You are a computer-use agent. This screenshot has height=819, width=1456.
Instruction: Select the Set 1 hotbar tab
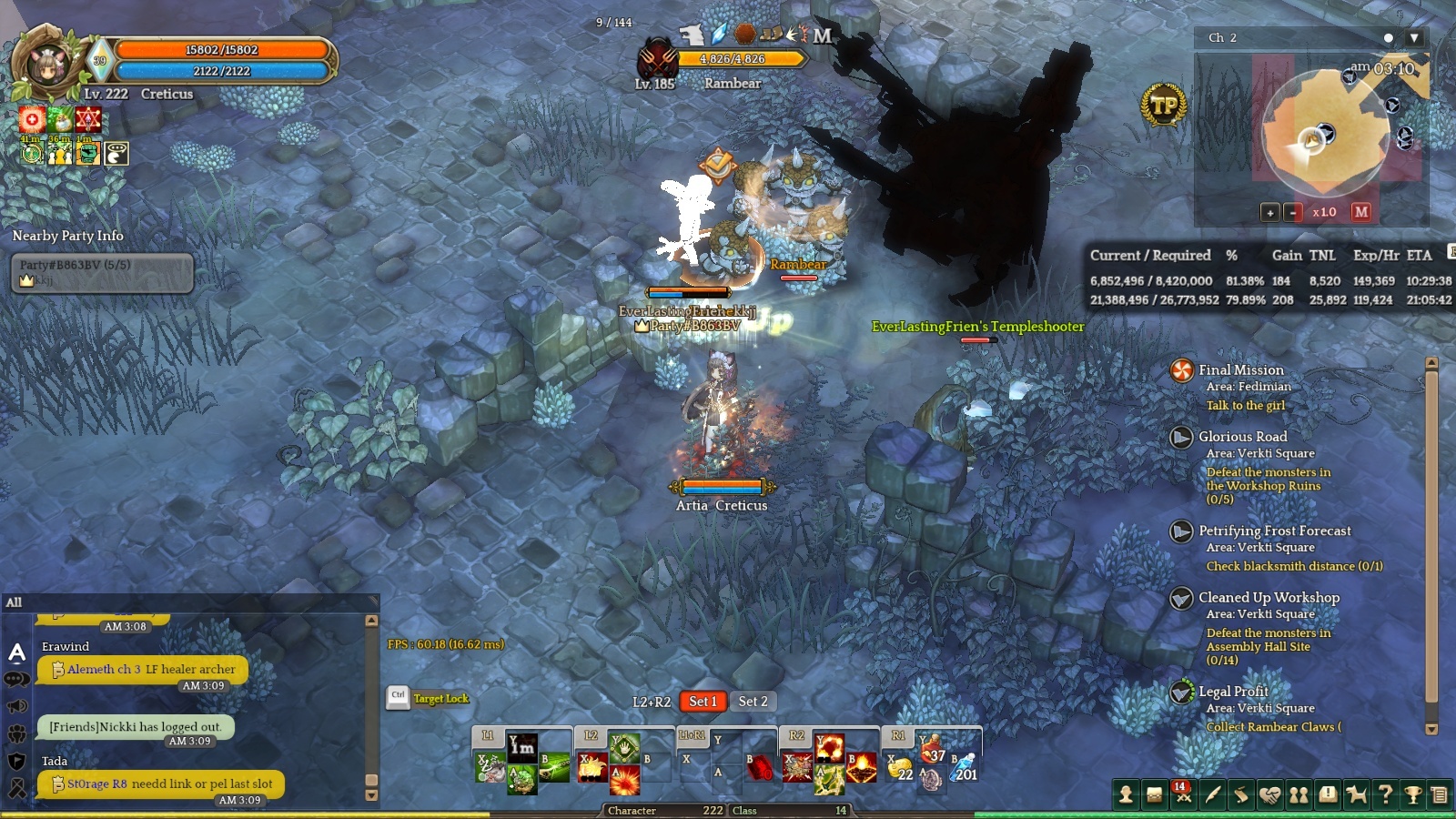coord(703,702)
